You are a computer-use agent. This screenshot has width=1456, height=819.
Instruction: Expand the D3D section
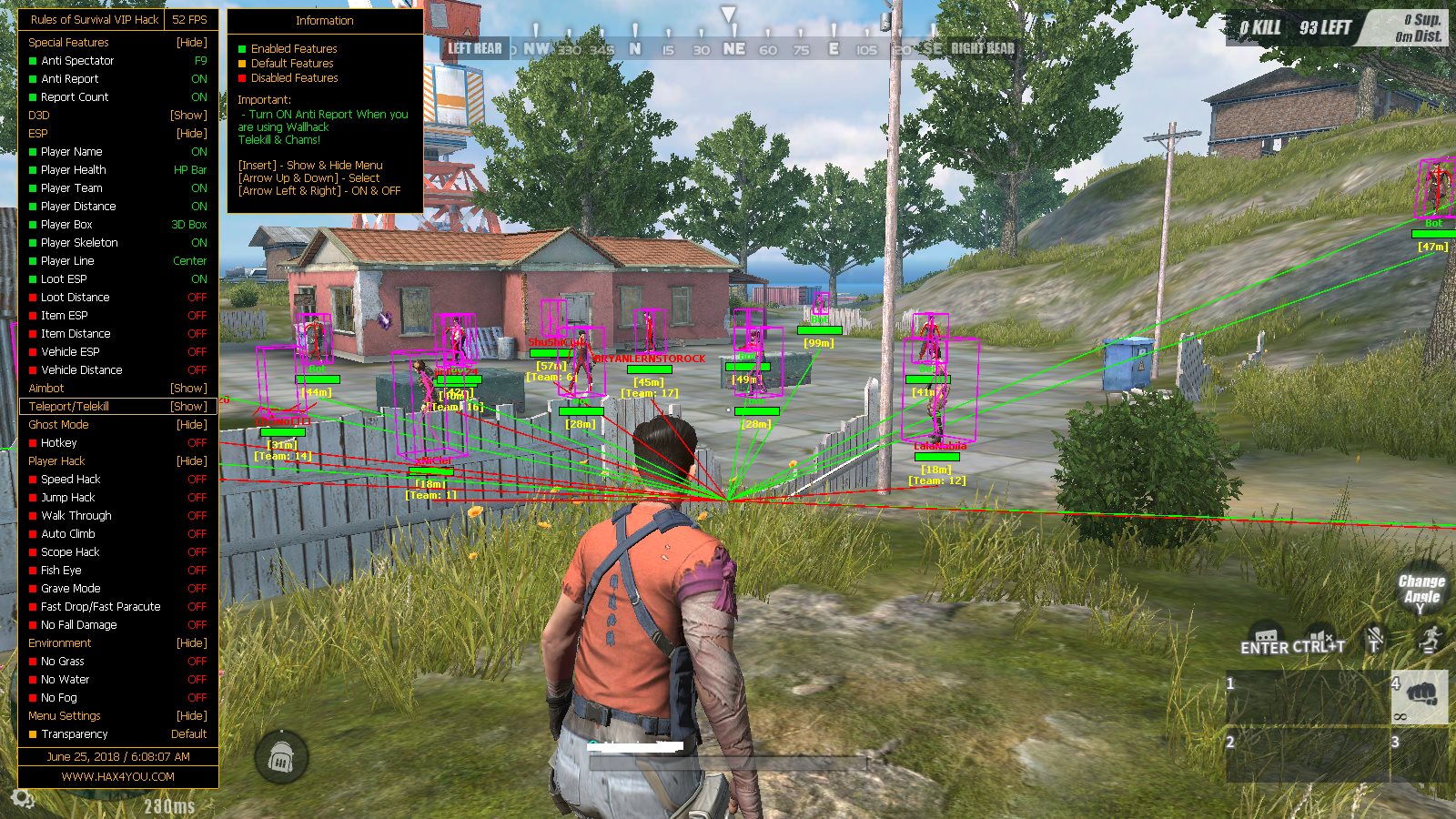(x=38, y=115)
